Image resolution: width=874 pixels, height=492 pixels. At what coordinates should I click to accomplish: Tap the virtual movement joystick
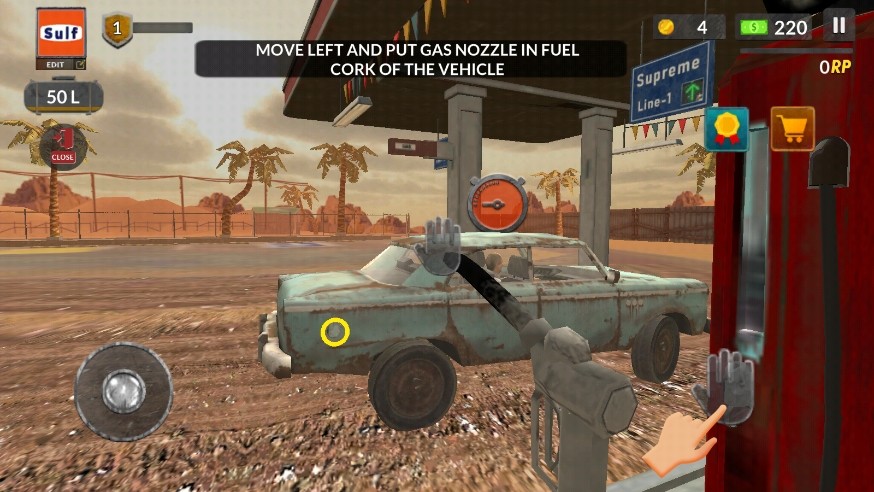click(124, 391)
